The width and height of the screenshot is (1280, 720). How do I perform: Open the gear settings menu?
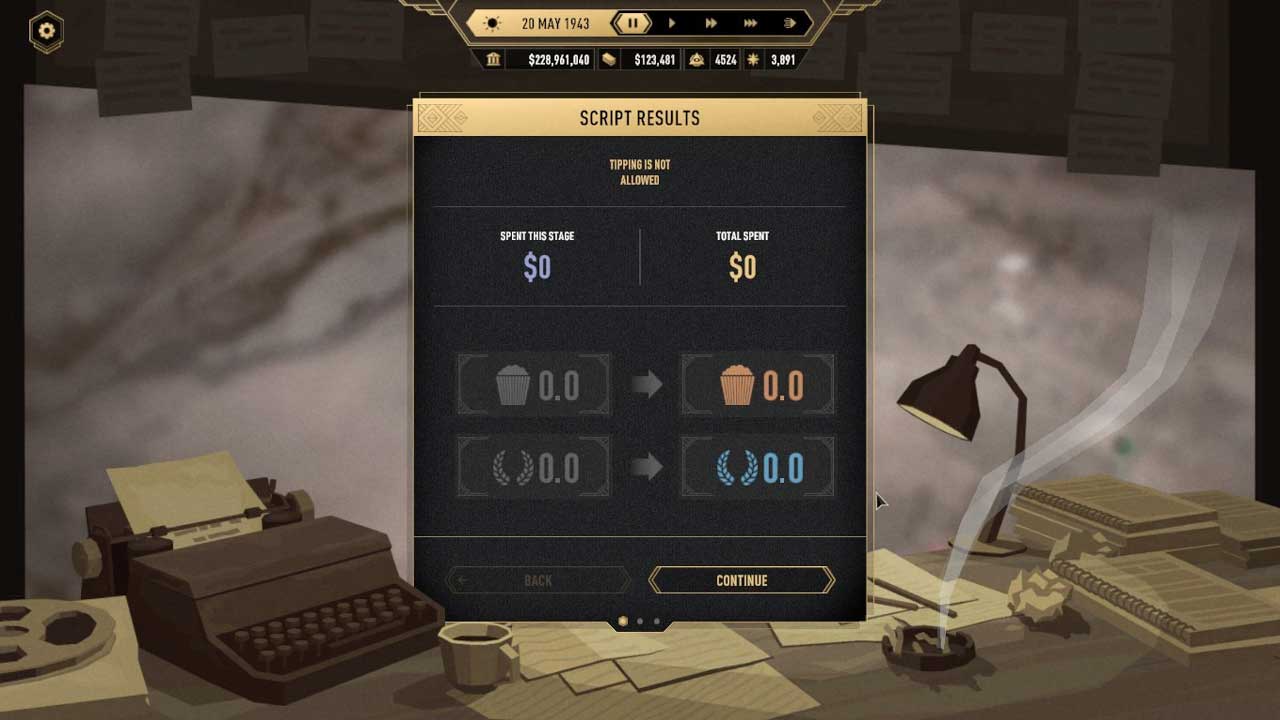(46, 31)
